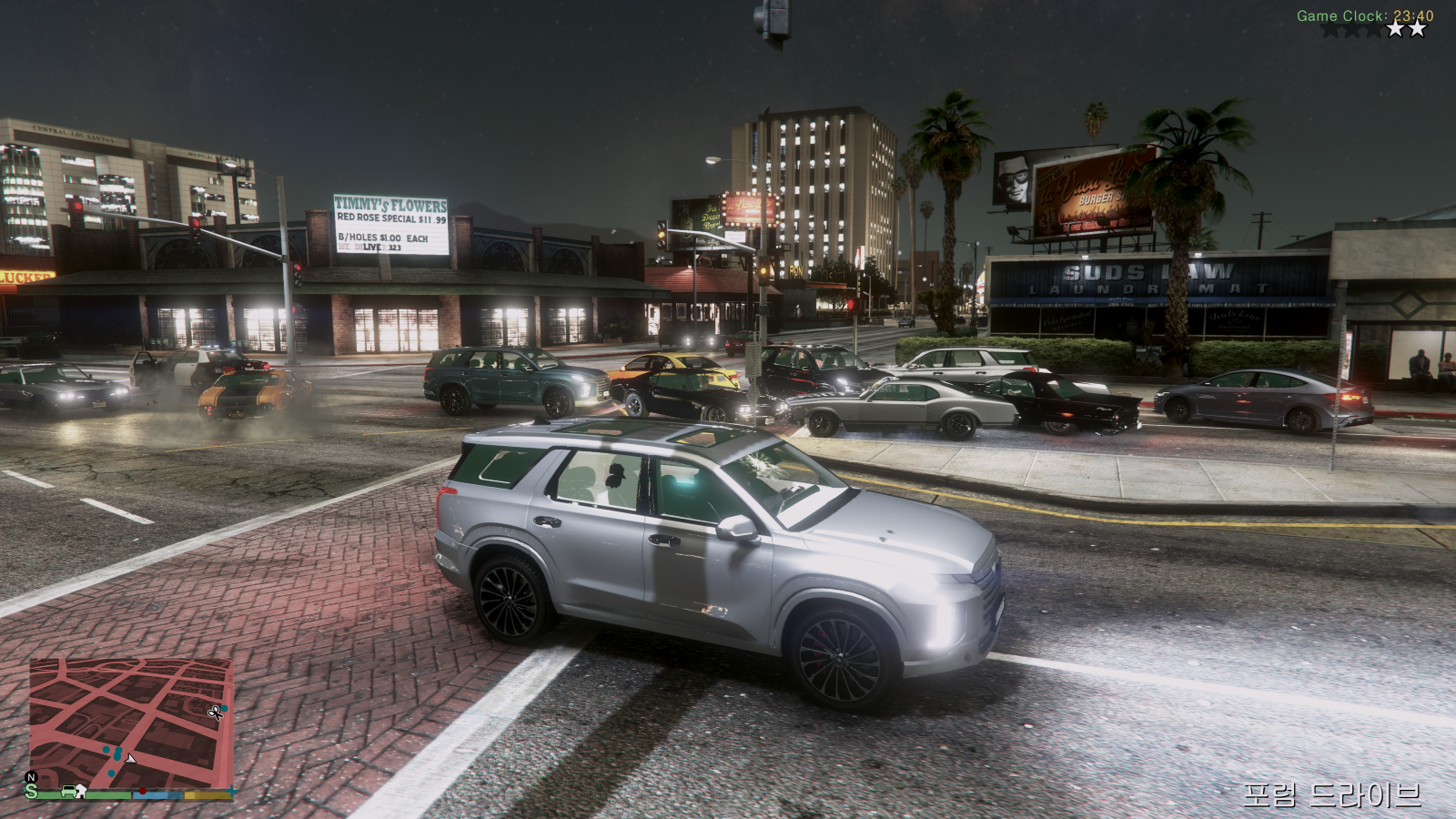Viewport: 1456px width, 819px height.
Task: Select the scissors barber shop blip
Action: (216, 713)
